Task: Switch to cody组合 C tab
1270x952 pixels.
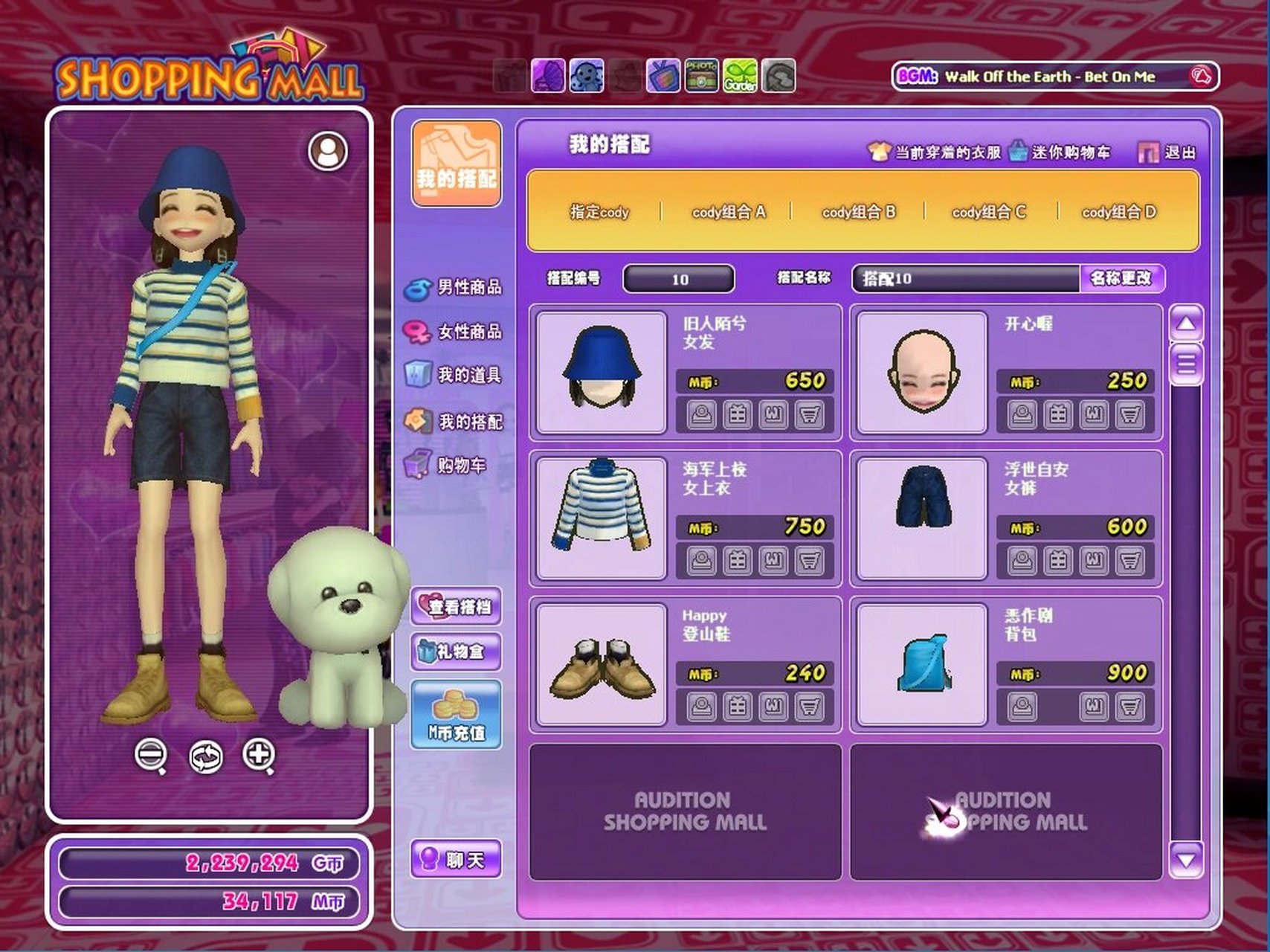Action: (988, 212)
